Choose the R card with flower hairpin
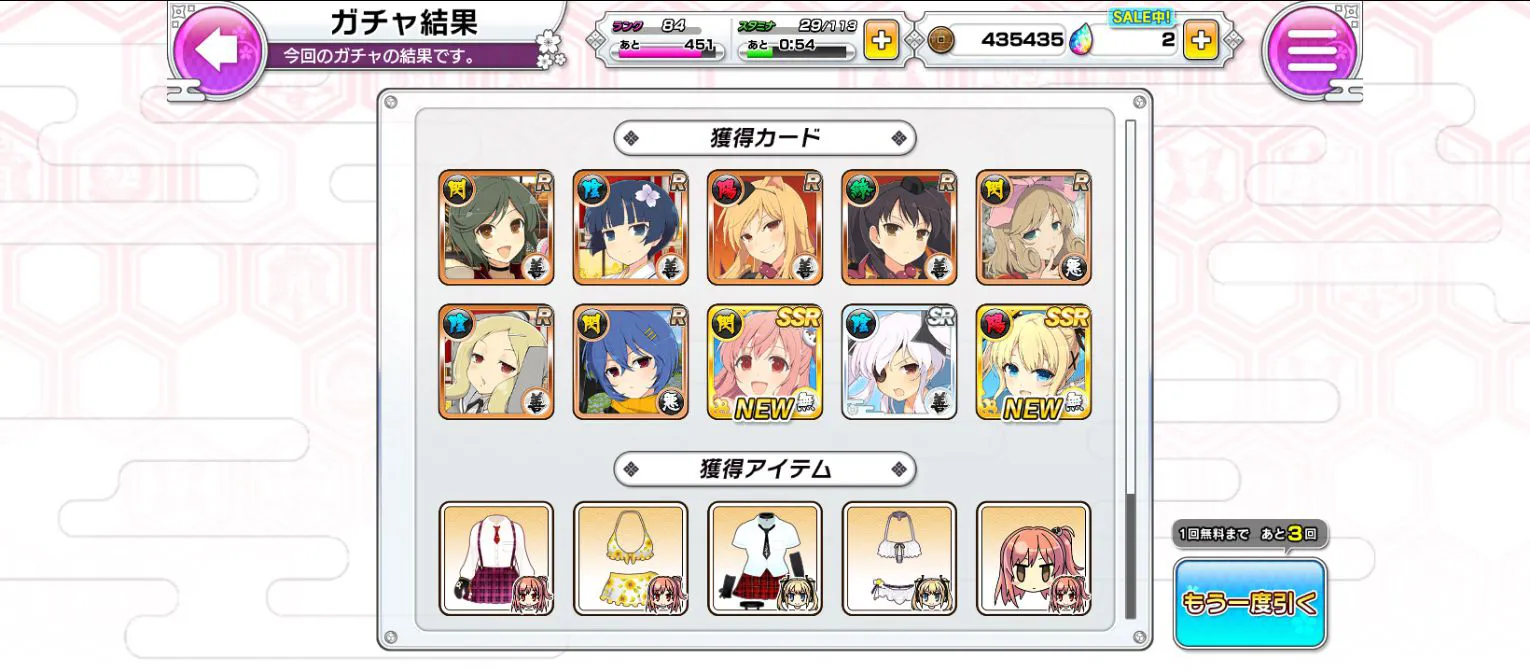The image size is (1530, 672). (630, 228)
